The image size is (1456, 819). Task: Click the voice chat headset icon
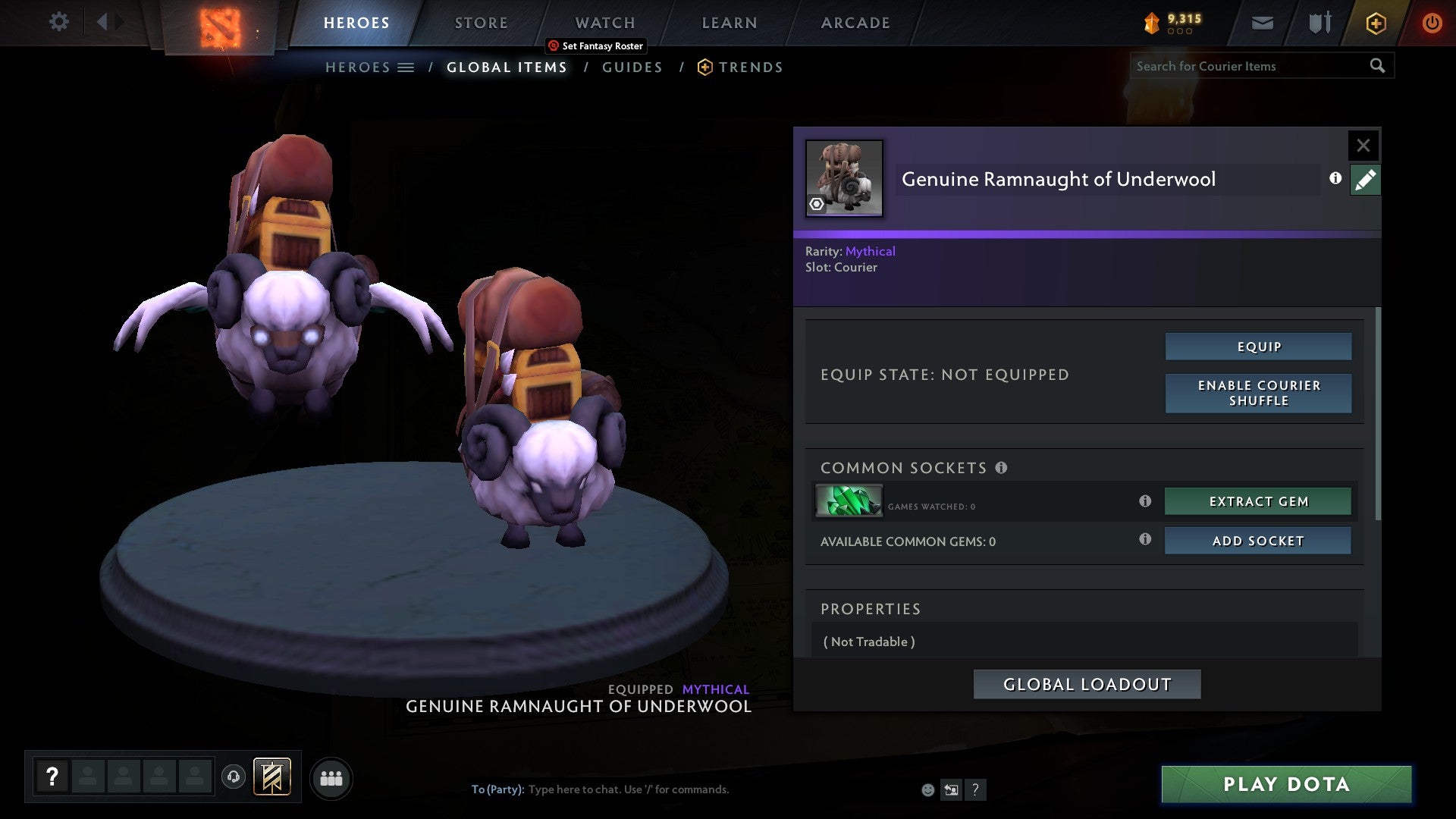[233, 778]
